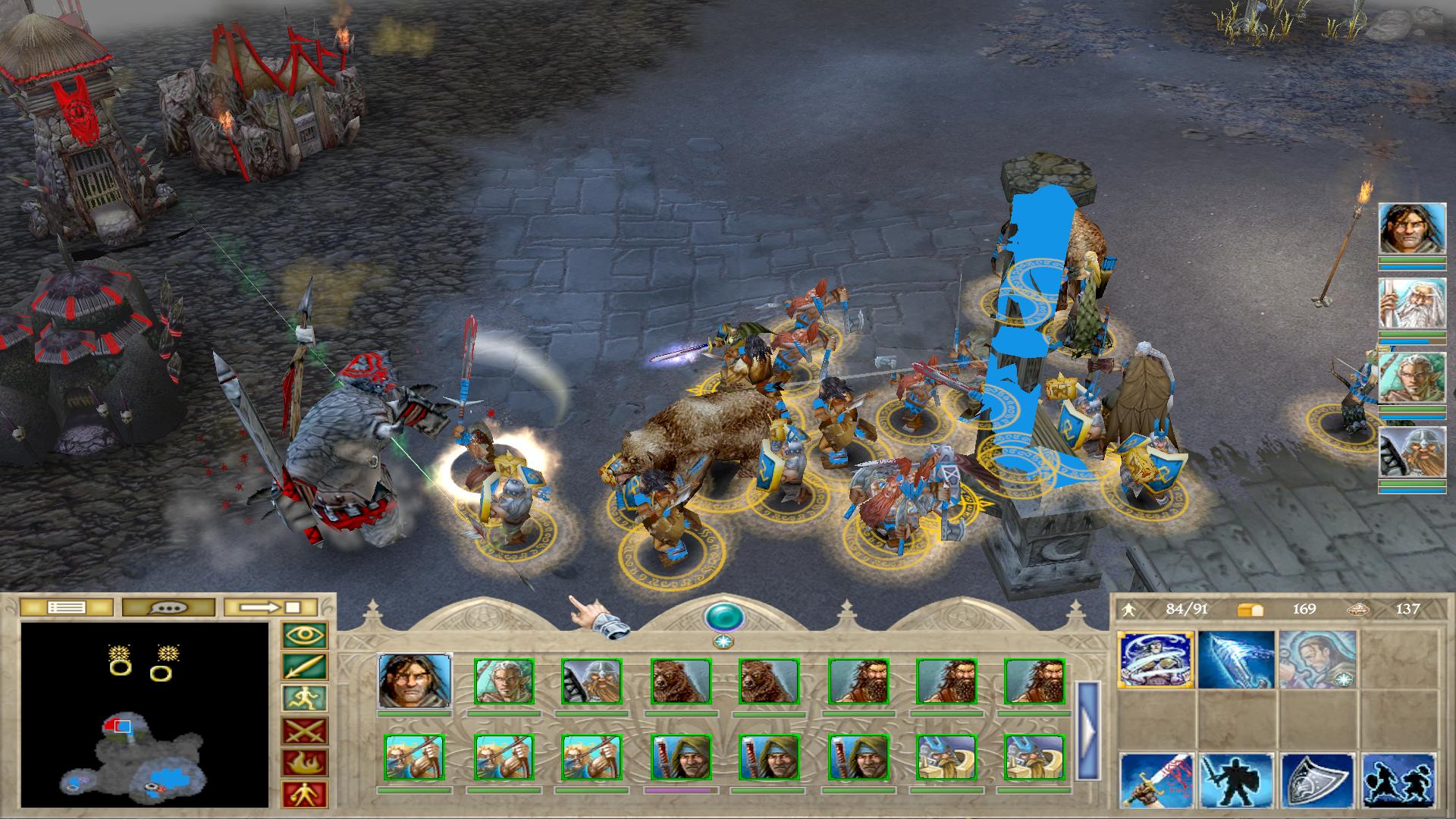
Task: Show next page of selected units
Action: point(1087,731)
